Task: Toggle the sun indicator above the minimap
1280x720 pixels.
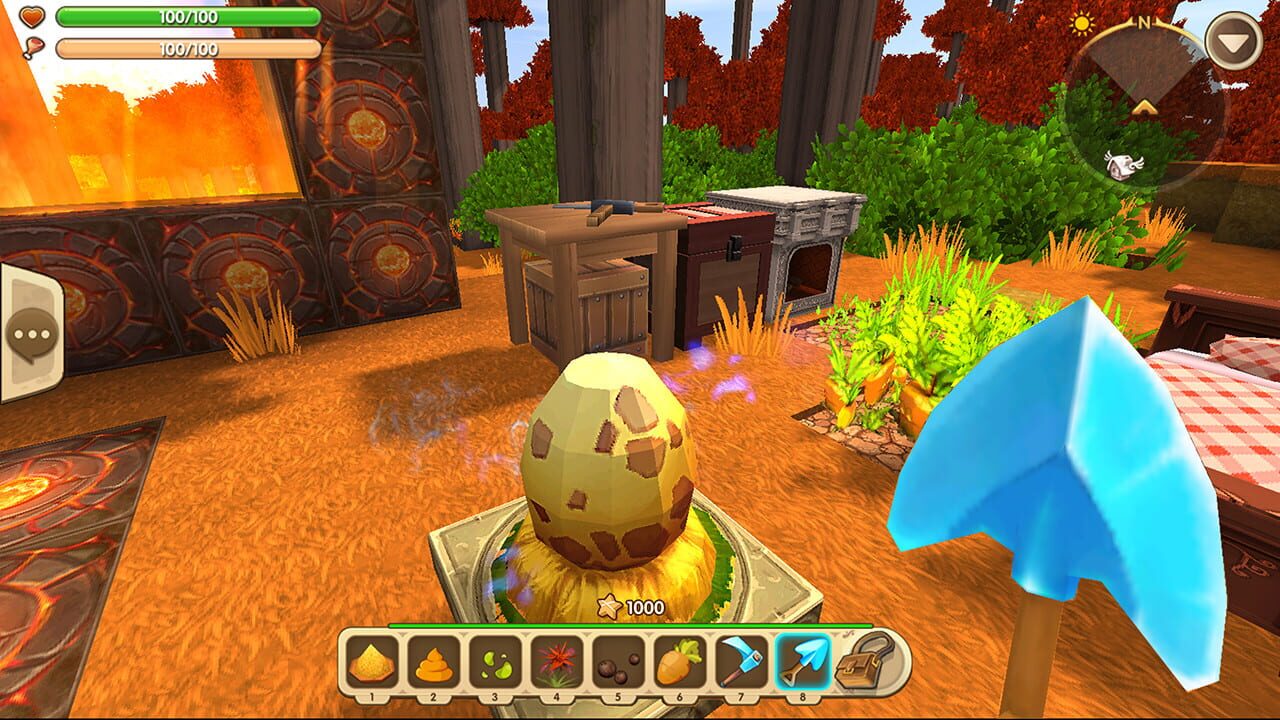Action: point(1083,21)
